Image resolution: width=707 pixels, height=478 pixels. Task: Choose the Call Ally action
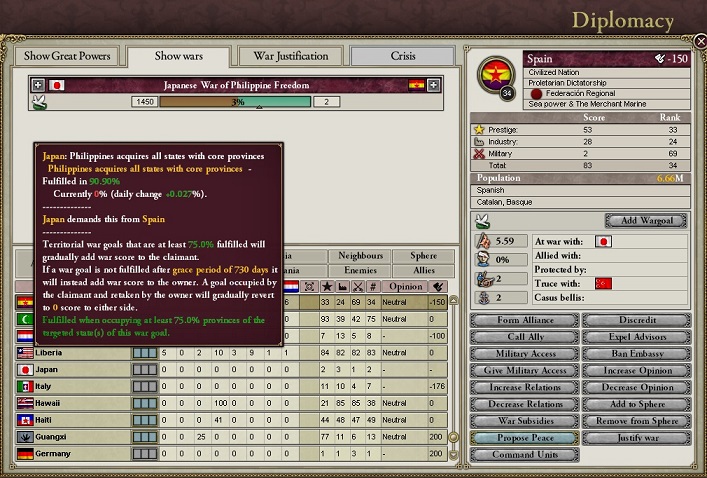pyautogui.click(x=524, y=337)
